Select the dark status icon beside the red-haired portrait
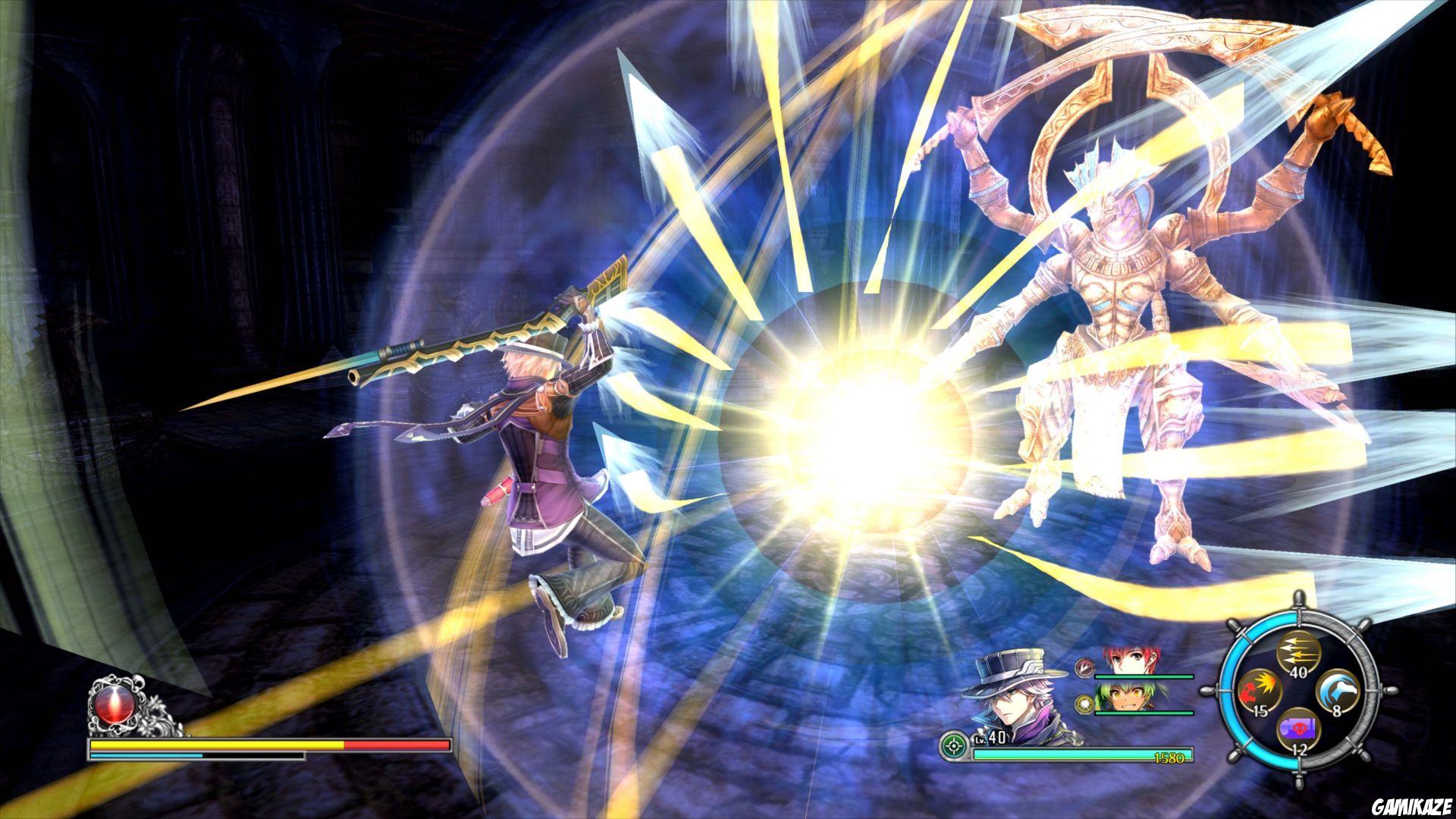Screen dimensions: 1456x819 [1083, 669]
